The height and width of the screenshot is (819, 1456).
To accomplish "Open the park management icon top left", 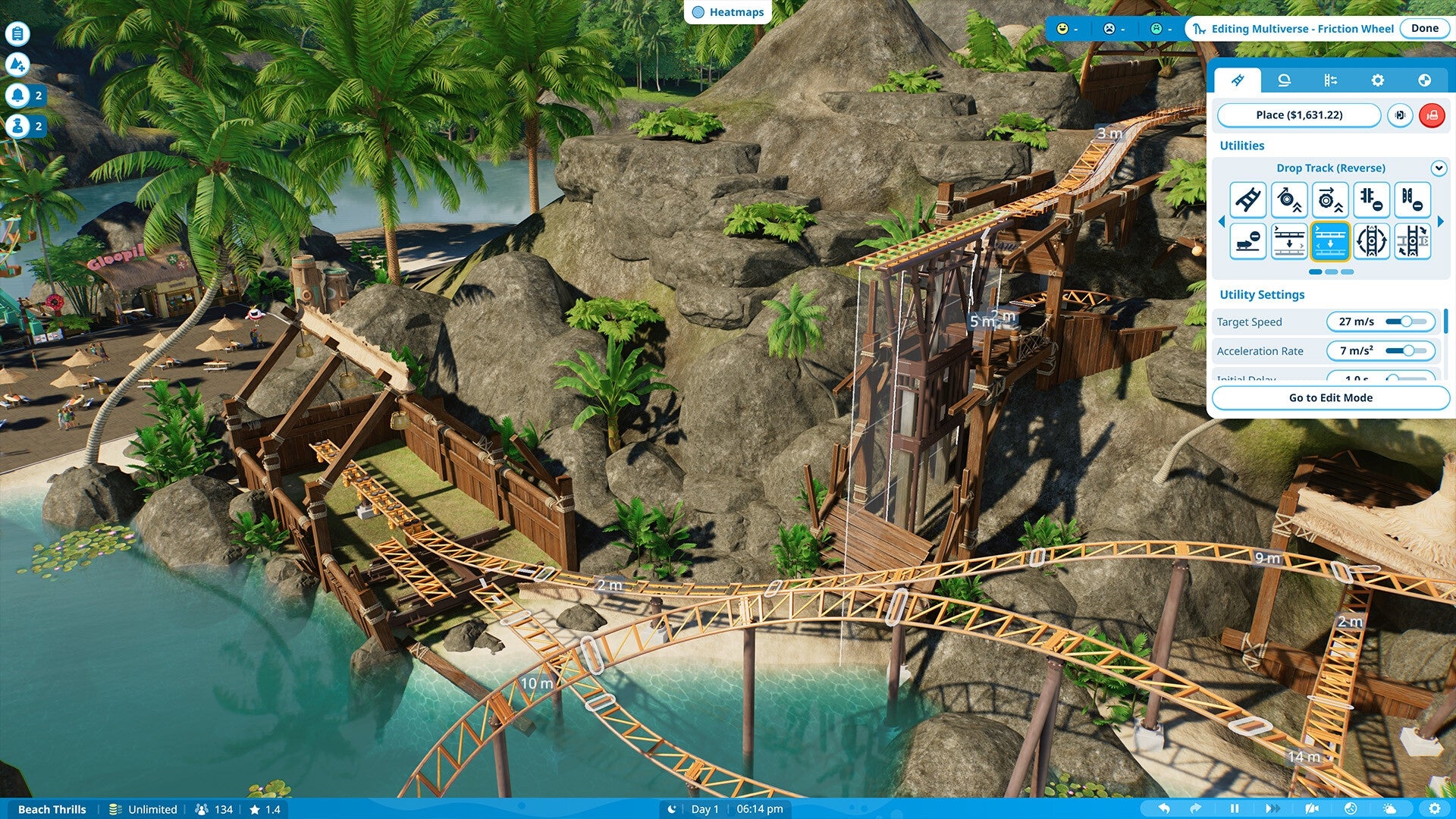I will pyautogui.click(x=17, y=33).
